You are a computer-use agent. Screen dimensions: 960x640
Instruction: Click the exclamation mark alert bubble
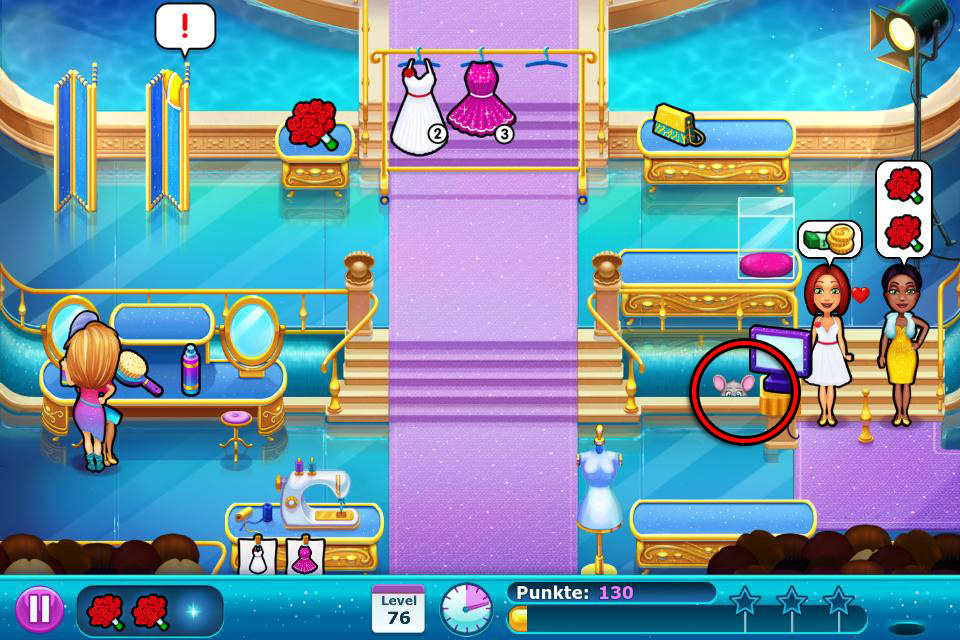click(185, 27)
